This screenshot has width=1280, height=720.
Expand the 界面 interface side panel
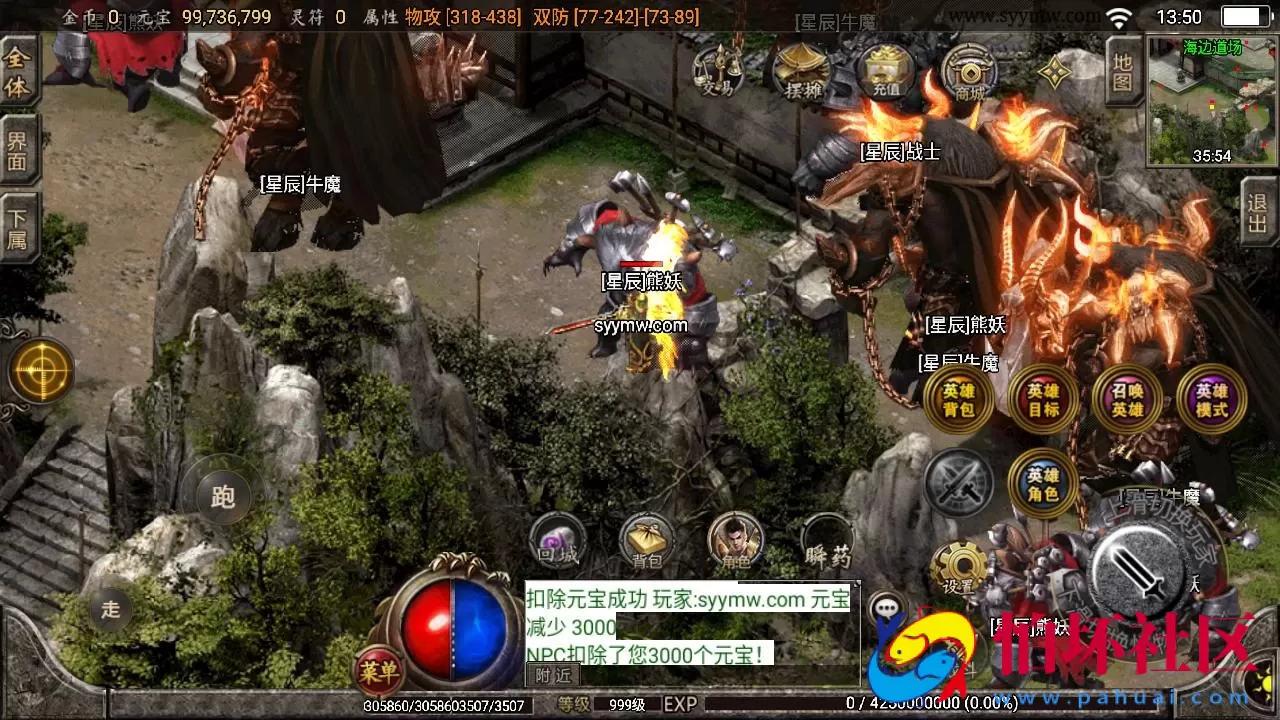tap(18, 148)
